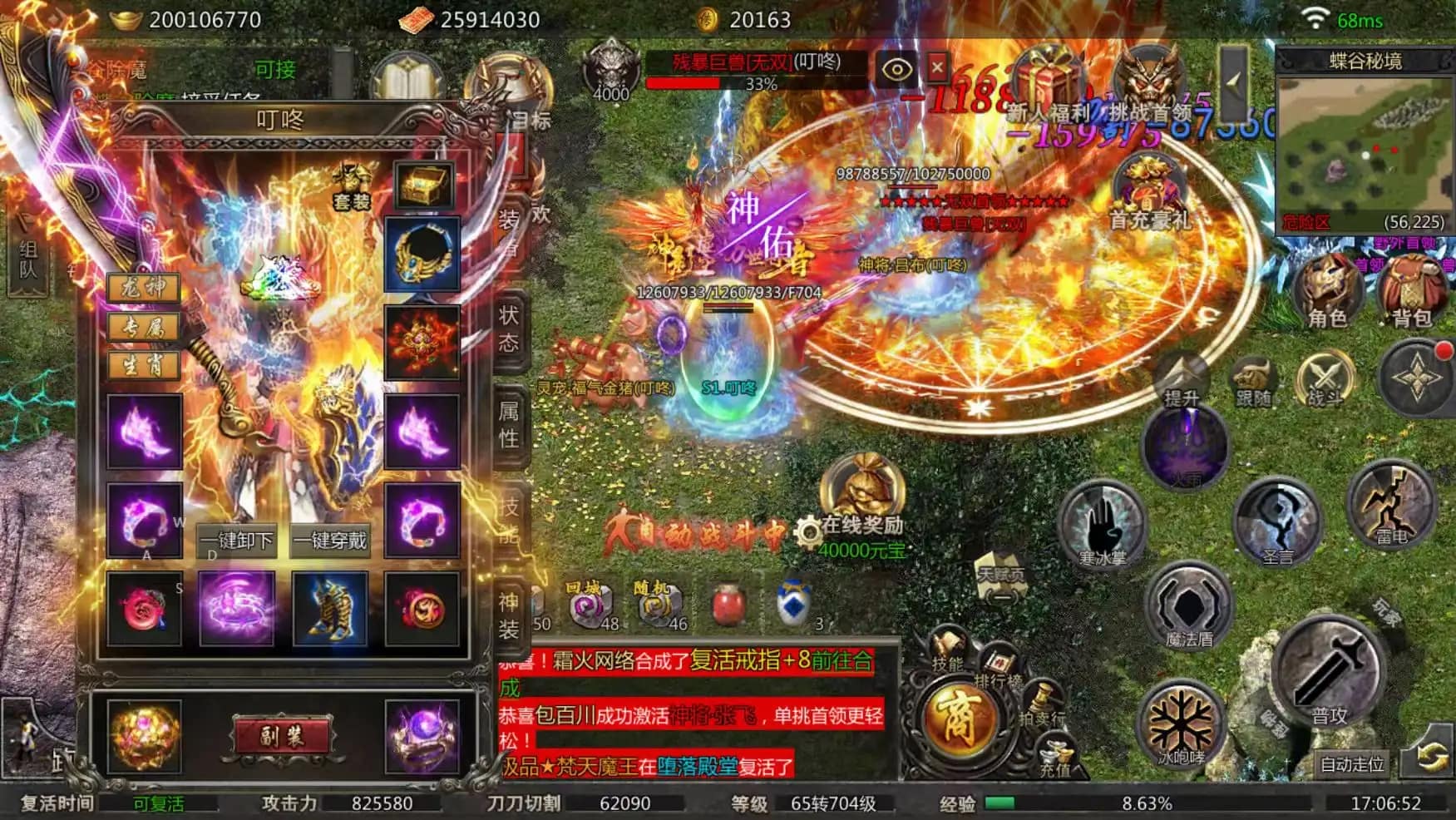Viewport: 1456px width, 820px height.
Task: Switch to the 属性 attributes side tab
Action: point(509,424)
